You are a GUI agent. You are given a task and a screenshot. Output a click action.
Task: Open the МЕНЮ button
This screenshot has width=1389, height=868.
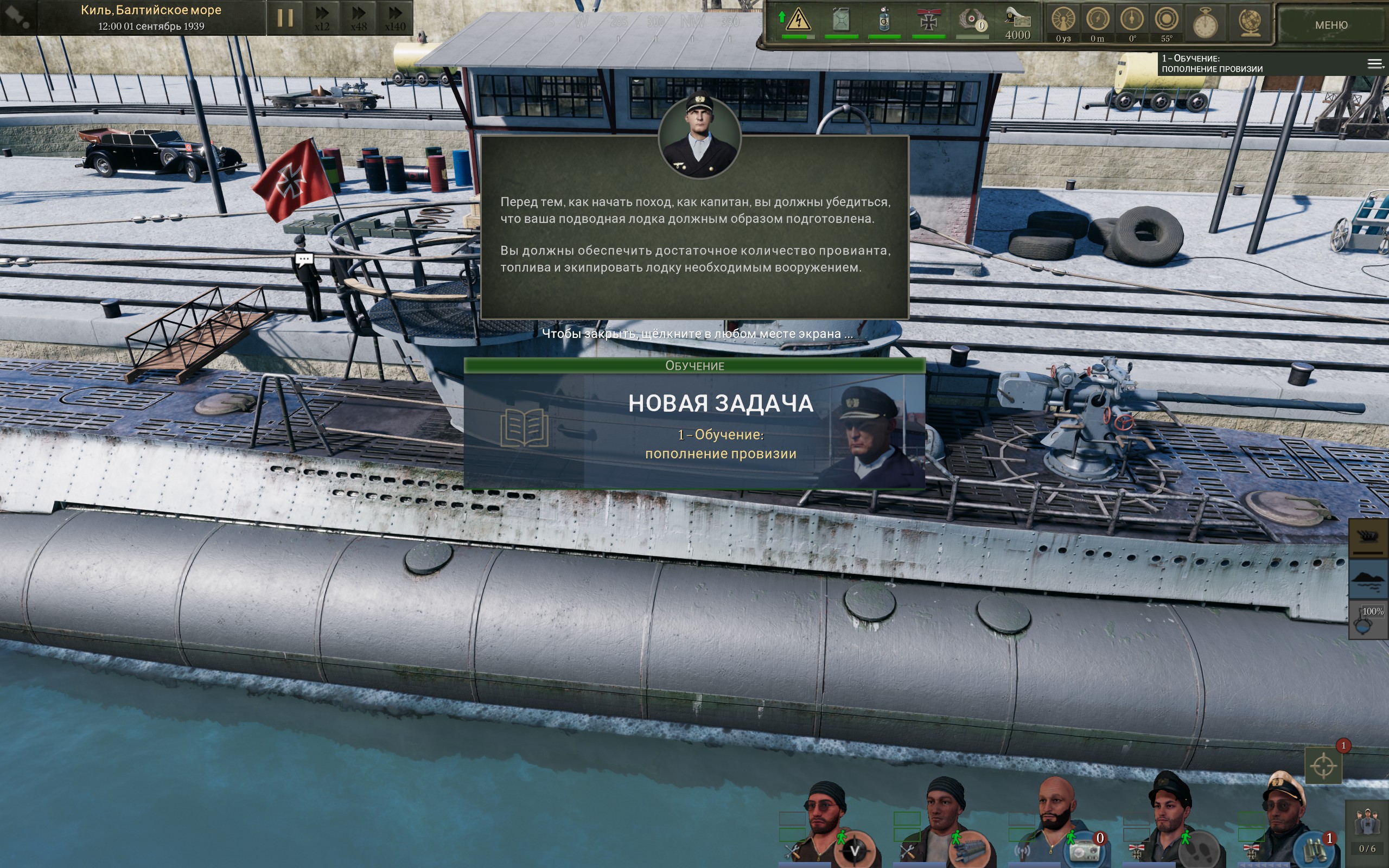click(x=1330, y=25)
